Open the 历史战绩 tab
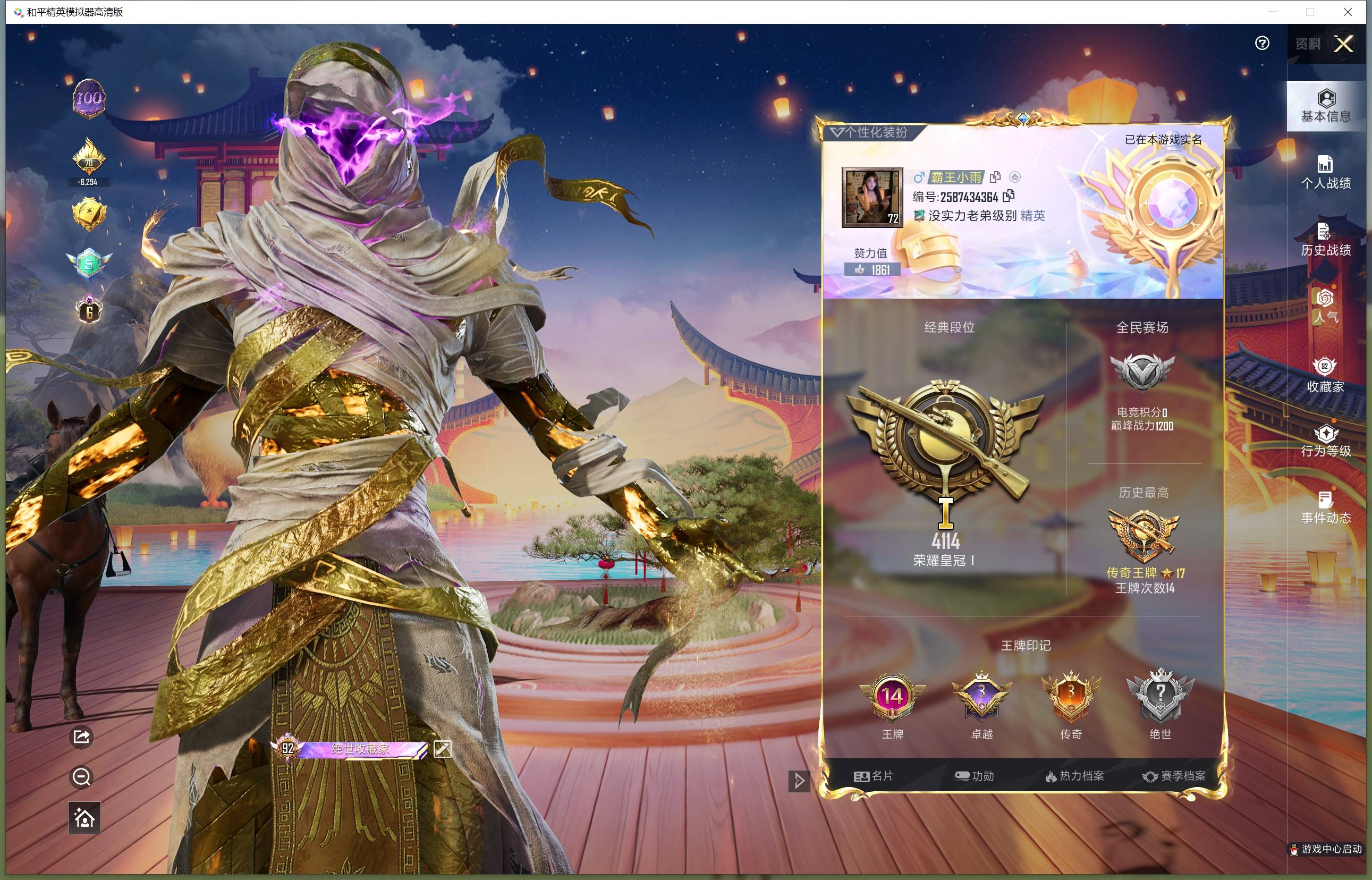1372x880 pixels. (x=1326, y=240)
